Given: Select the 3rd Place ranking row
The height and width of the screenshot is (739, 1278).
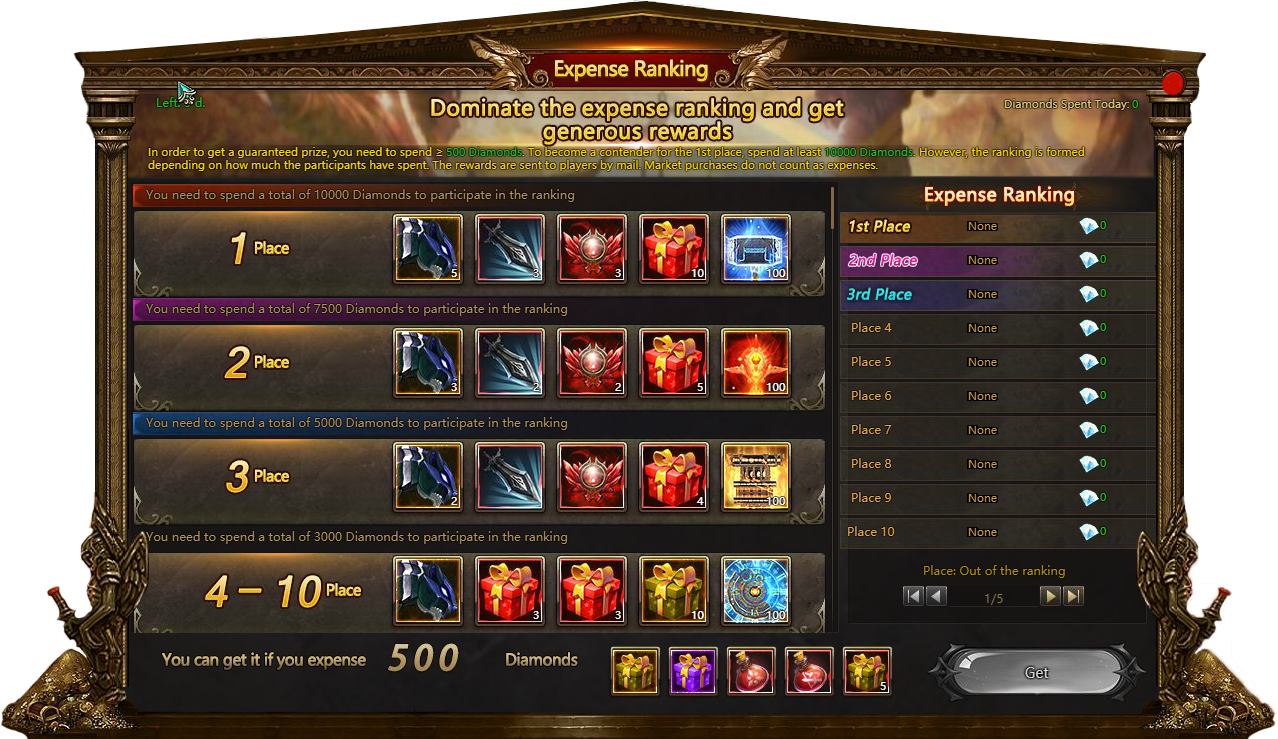Looking at the screenshot, I should click(x=997, y=295).
